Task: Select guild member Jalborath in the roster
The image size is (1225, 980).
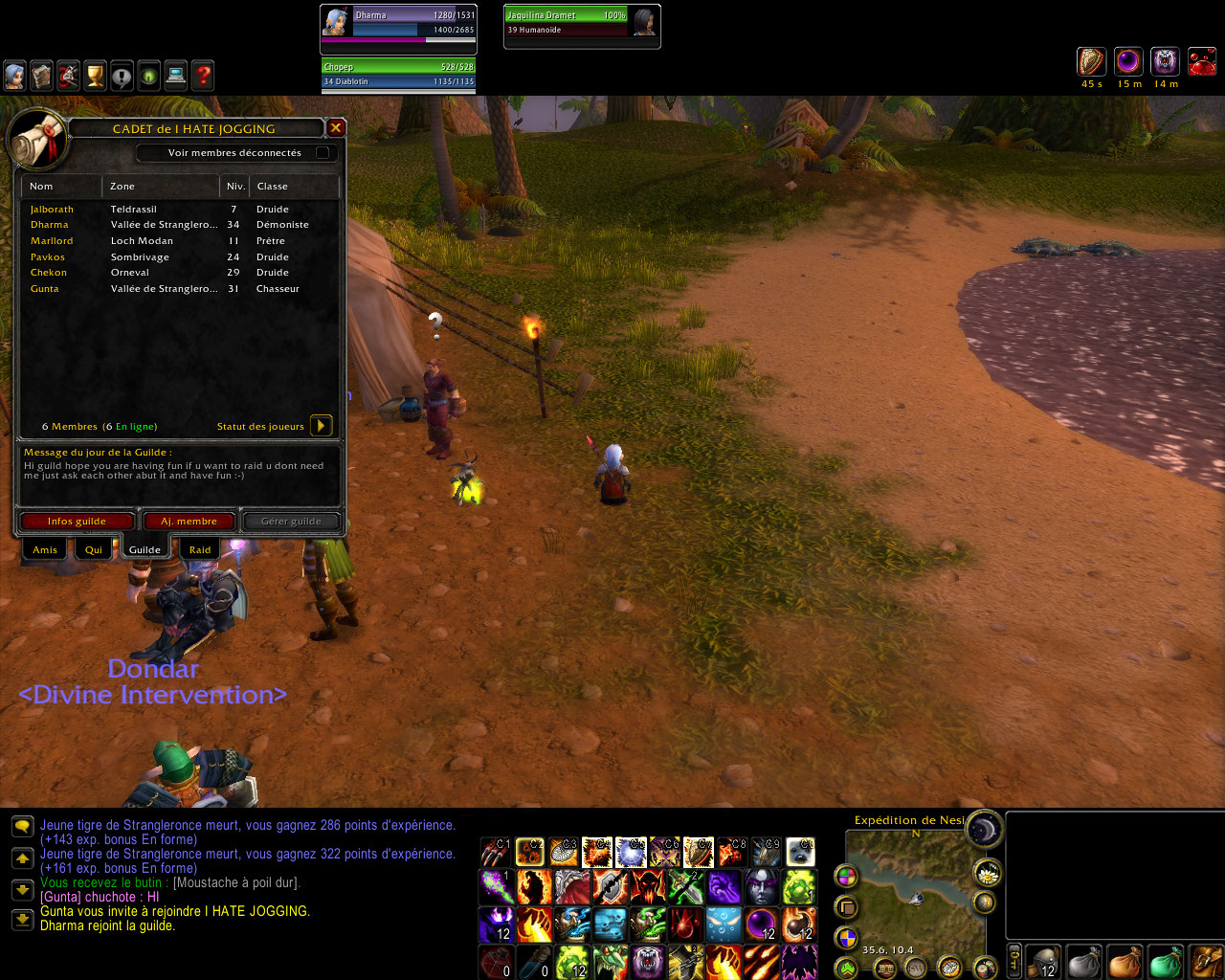Action: click(x=52, y=209)
